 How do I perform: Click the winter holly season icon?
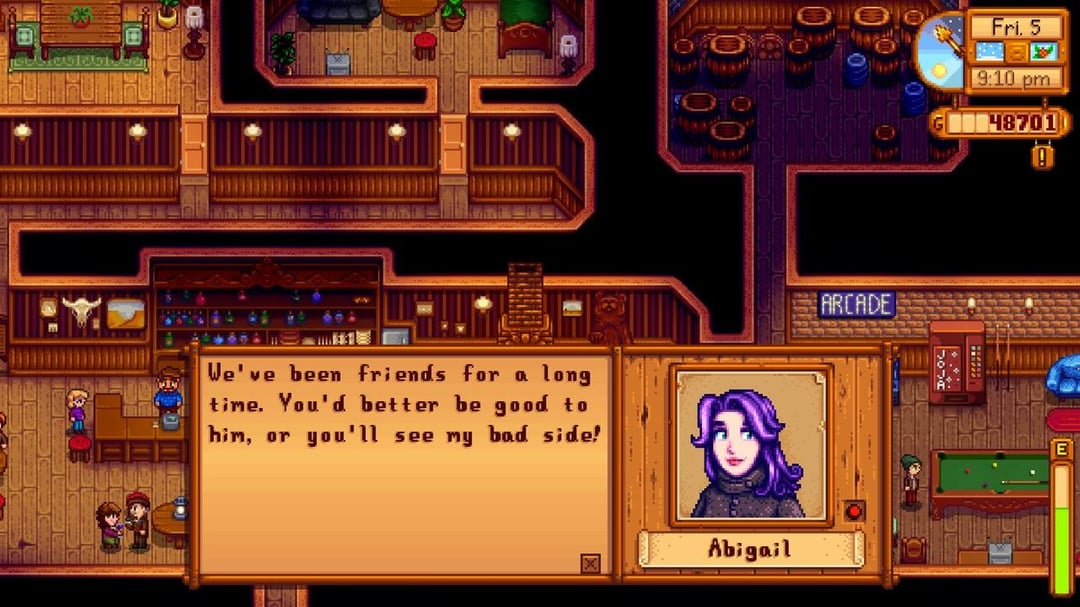point(1045,51)
